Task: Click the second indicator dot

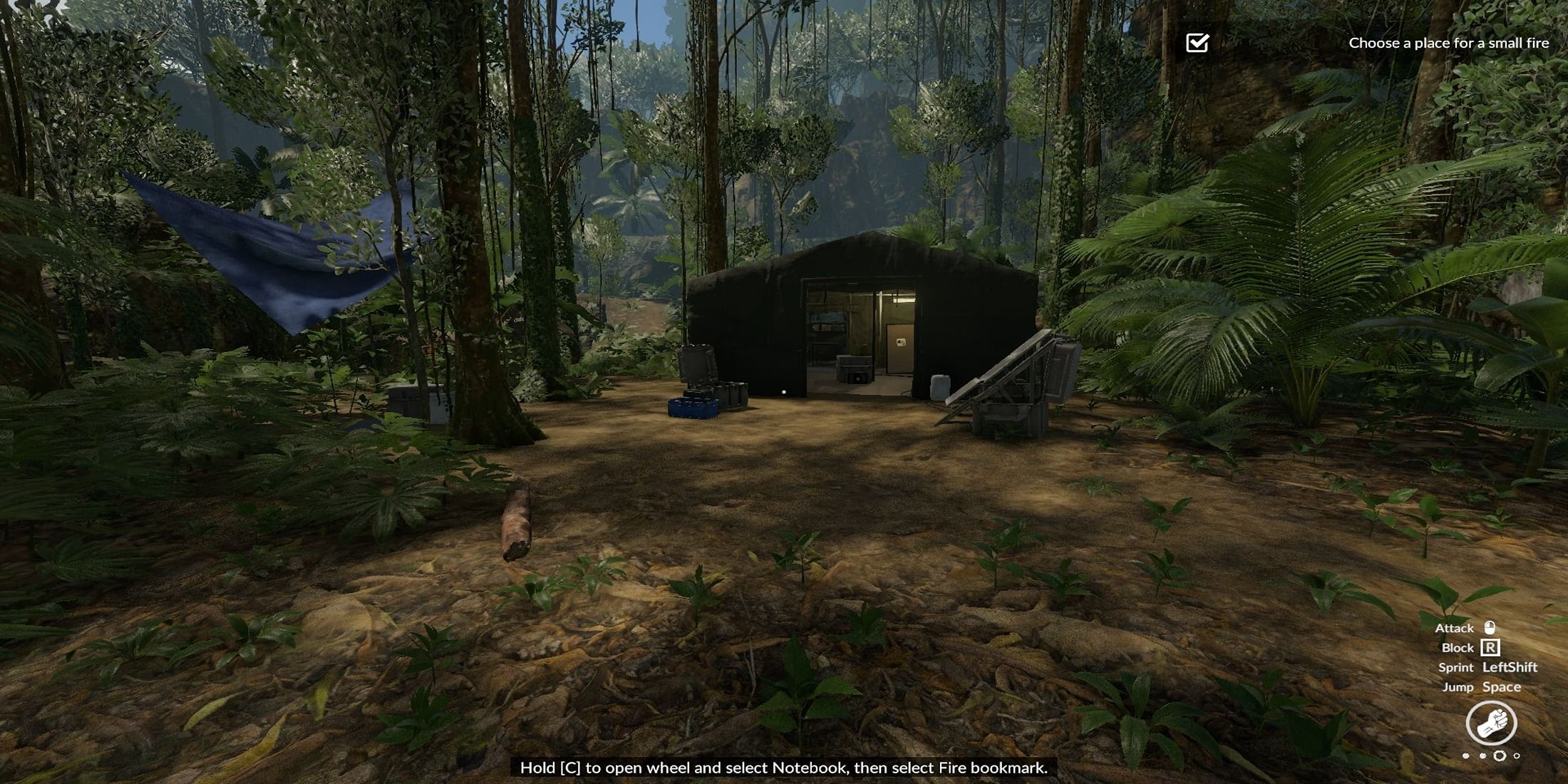Action: pos(1483,755)
